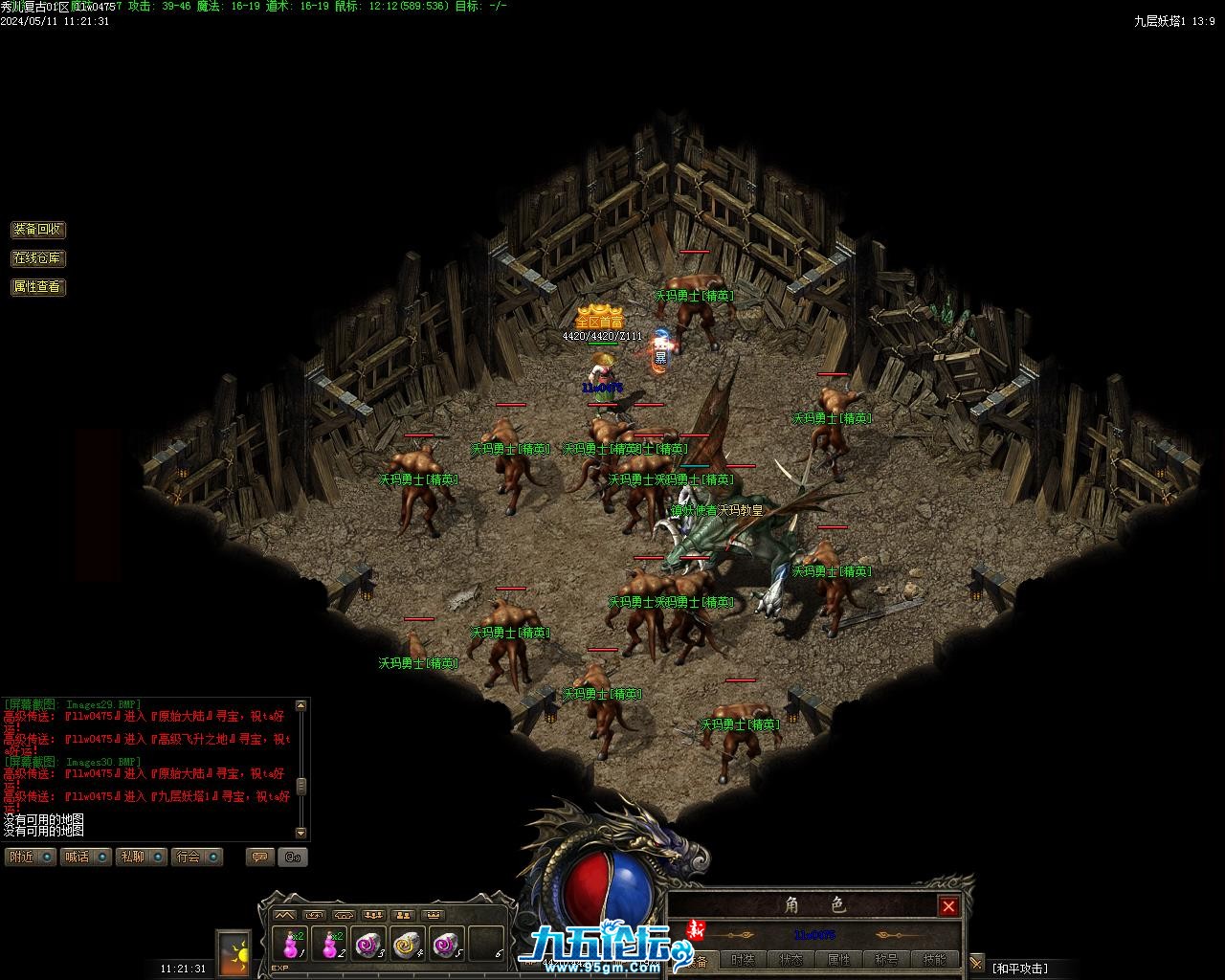Click the chat log's scroll-down arrow
This screenshot has height=980, width=1225.
(x=301, y=833)
